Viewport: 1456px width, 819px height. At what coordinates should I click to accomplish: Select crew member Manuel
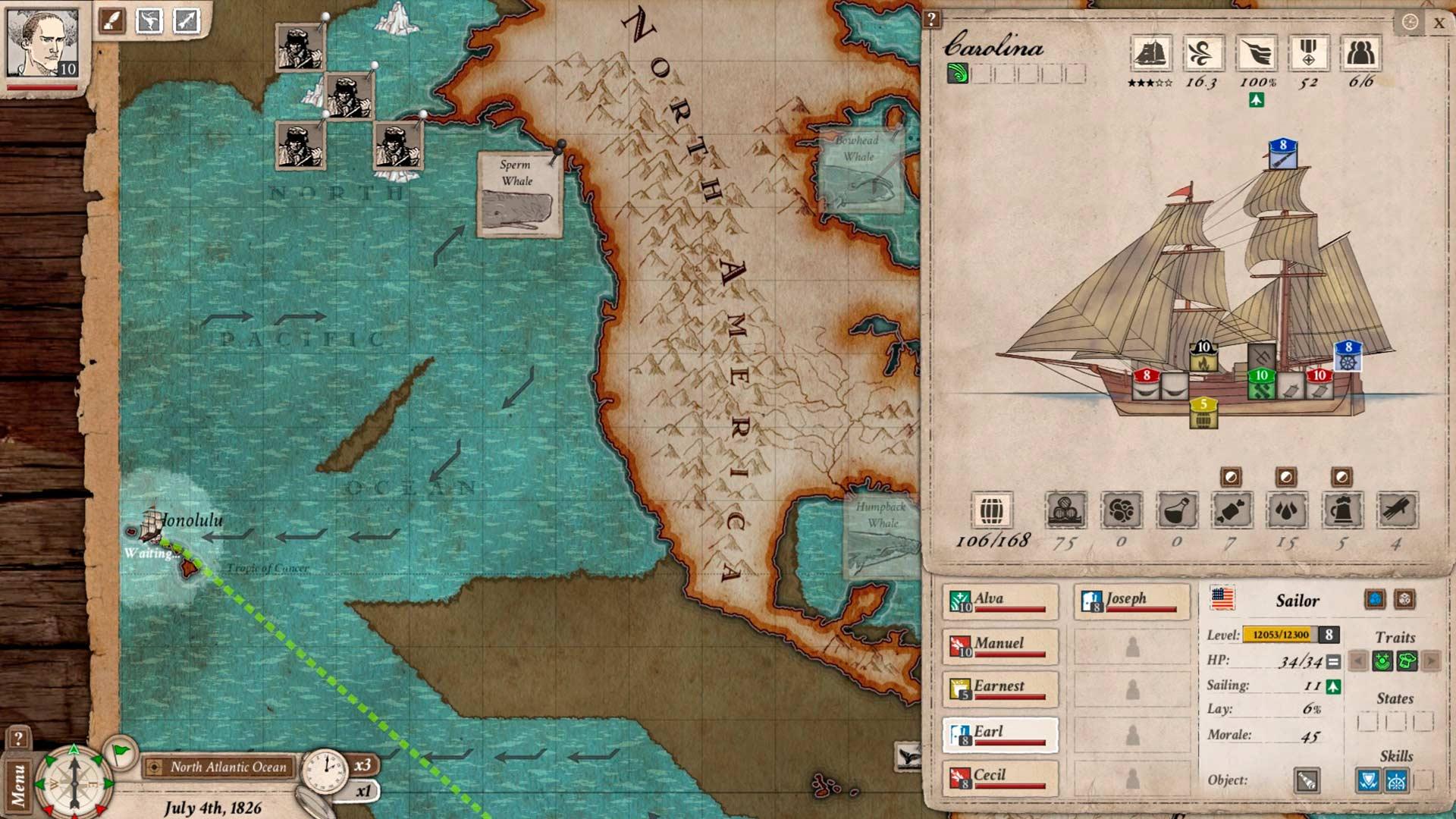999,645
